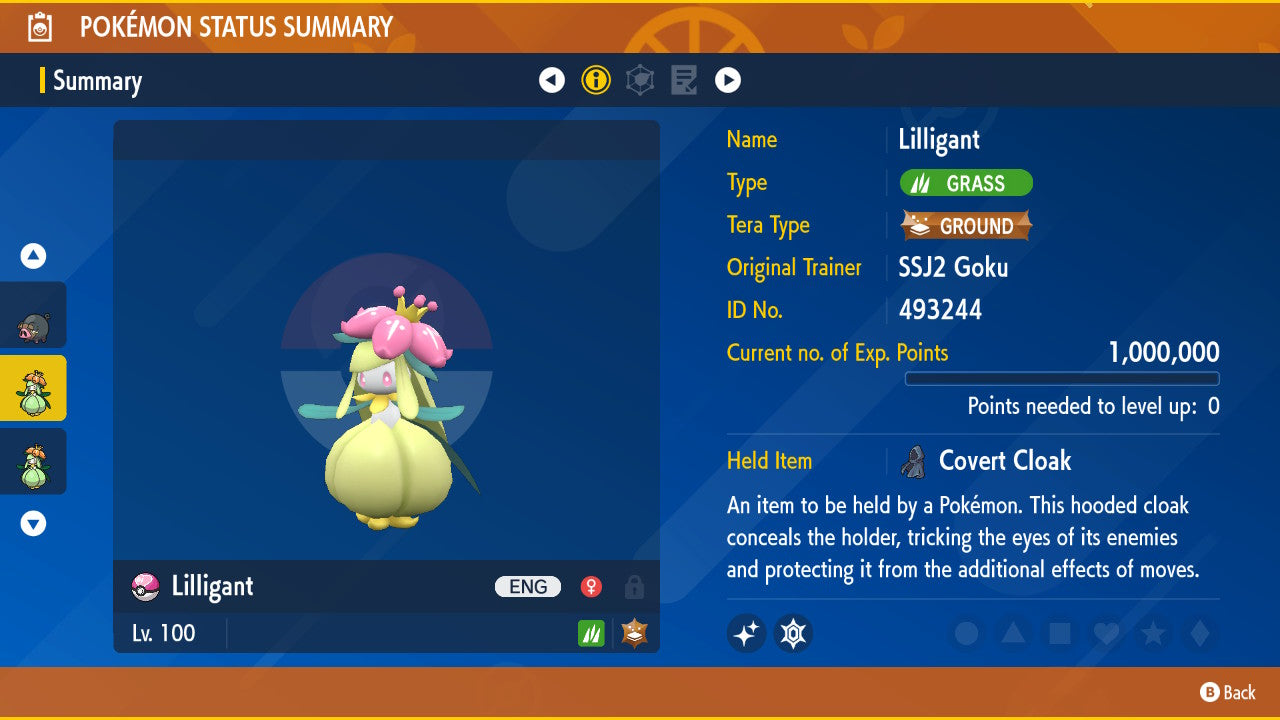The image size is (1280, 720).
Task: Toggle the star marking
Action: [x=1153, y=633]
